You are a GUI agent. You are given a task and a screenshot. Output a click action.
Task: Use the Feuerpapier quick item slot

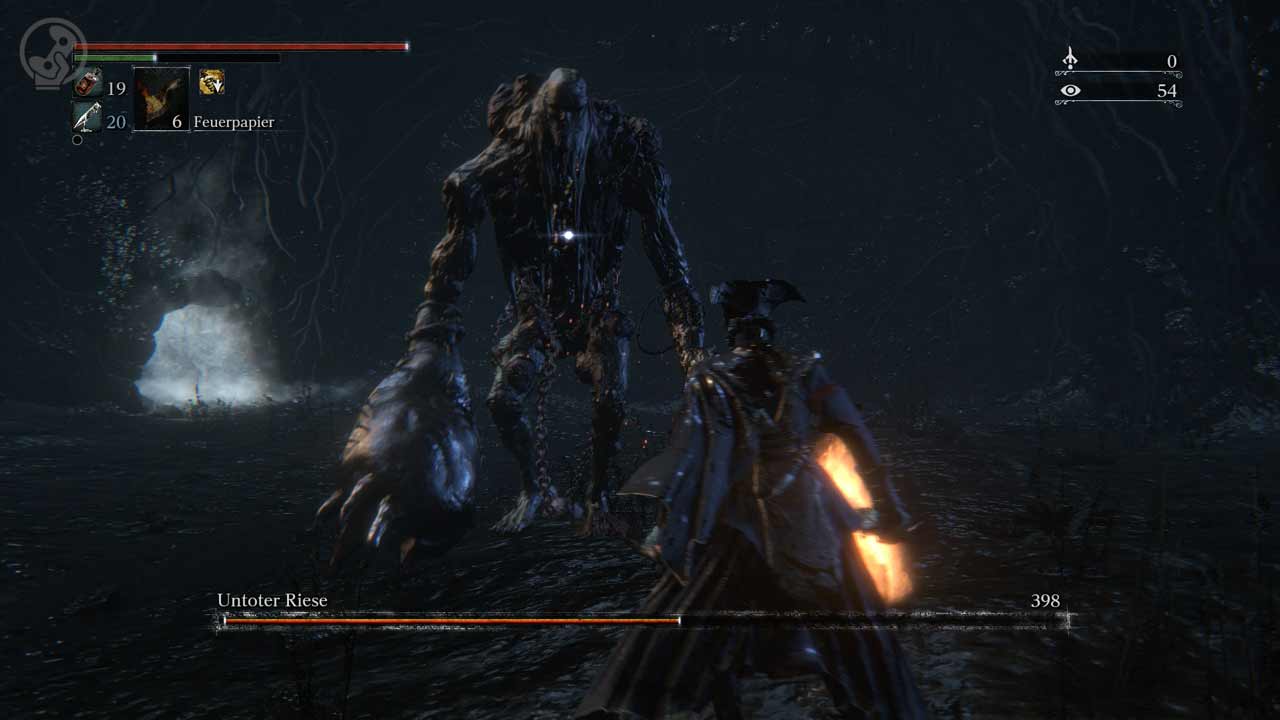click(161, 99)
